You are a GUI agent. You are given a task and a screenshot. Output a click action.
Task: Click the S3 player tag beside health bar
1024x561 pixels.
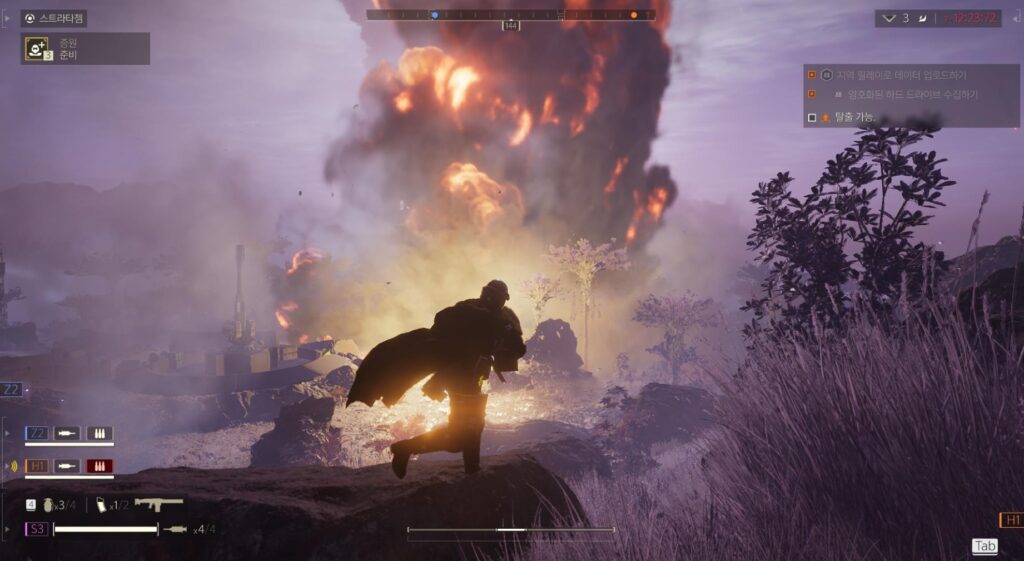(37, 528)
